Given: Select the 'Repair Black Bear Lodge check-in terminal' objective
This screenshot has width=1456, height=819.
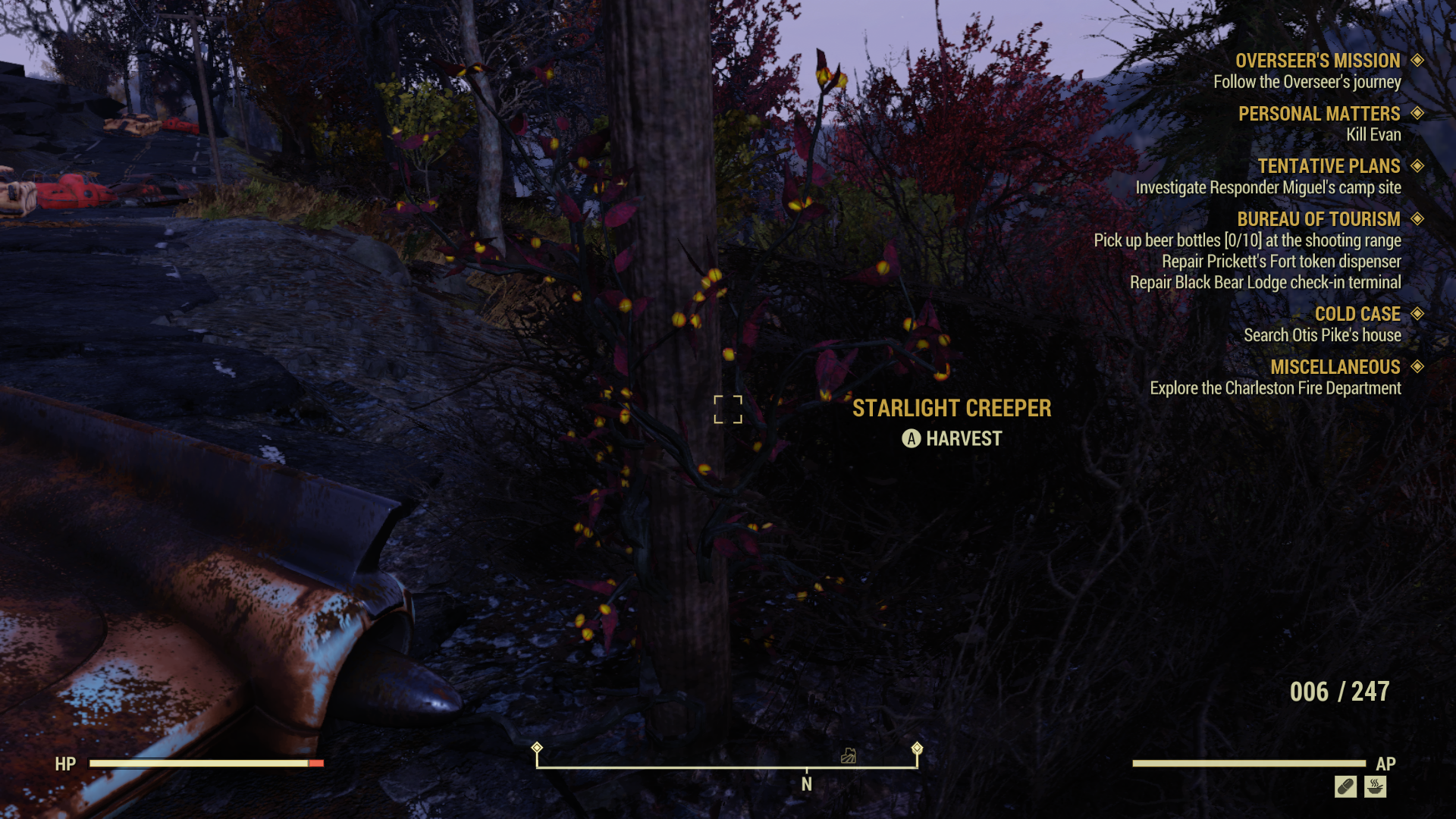Looking at the screenshot, I should tap(1265, 283).
